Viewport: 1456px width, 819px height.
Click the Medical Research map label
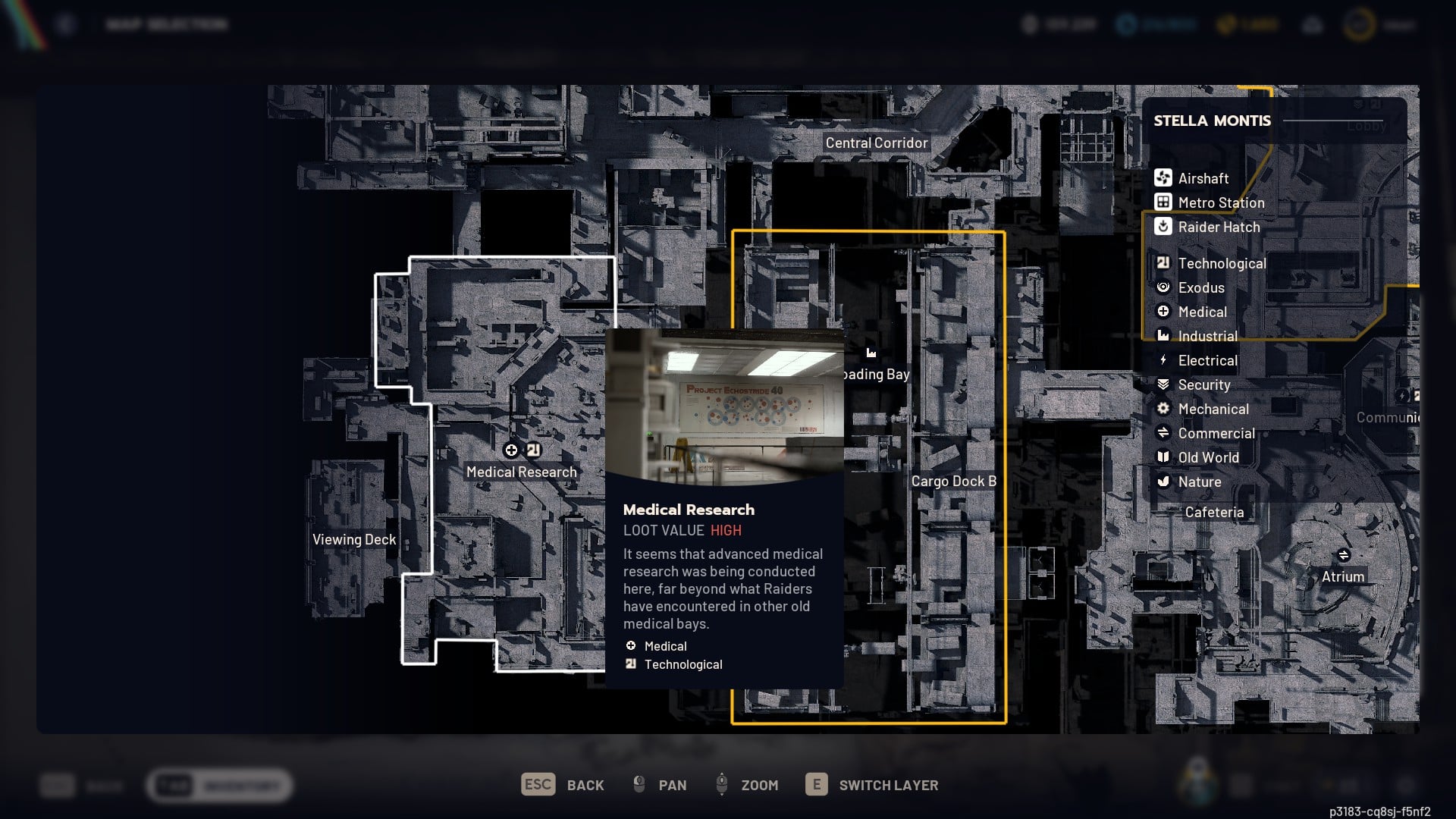[x=521, y=472]
